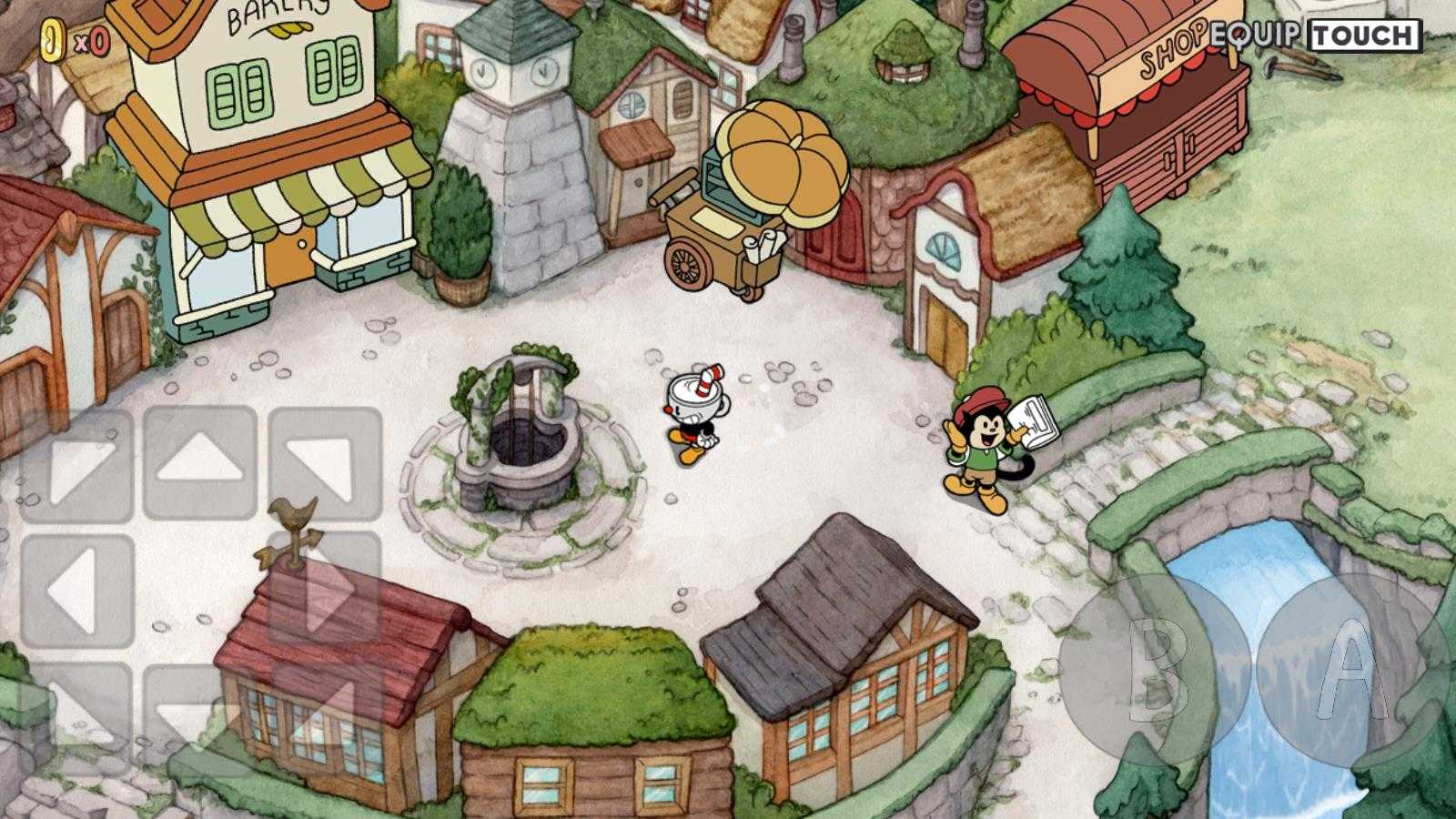The width and height of the screenshot is (1456, 819).
Task: Tap the down-right diagonal d-pad arrow
Action: coord(325,716)
